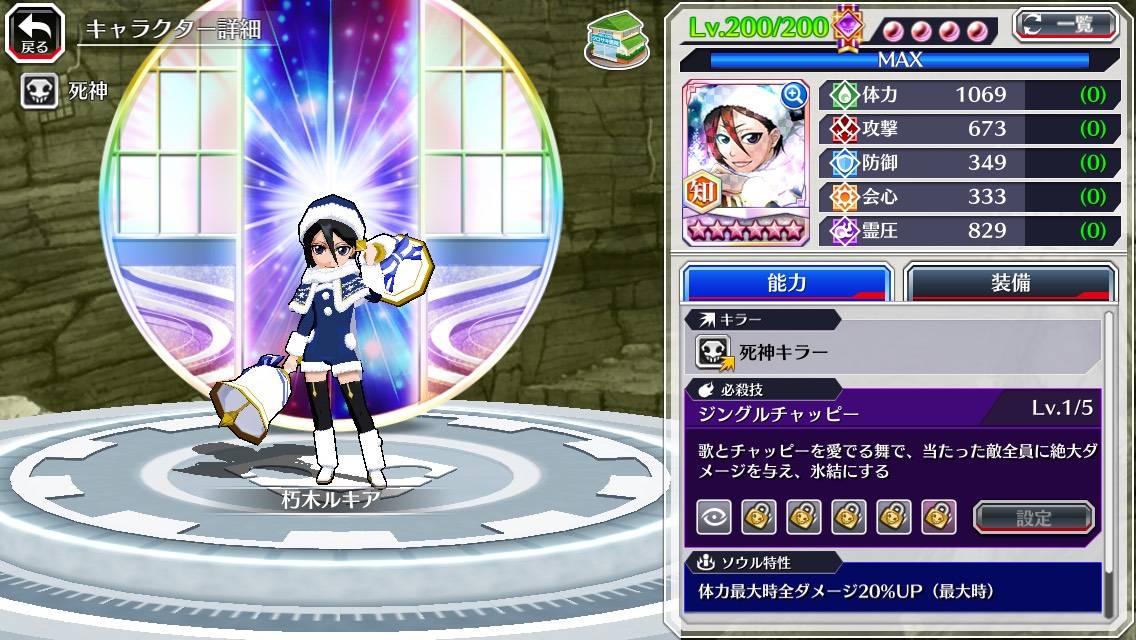Go back with the 戻る button
This screenshot has width=1136, height=640.
coord(35,32)
